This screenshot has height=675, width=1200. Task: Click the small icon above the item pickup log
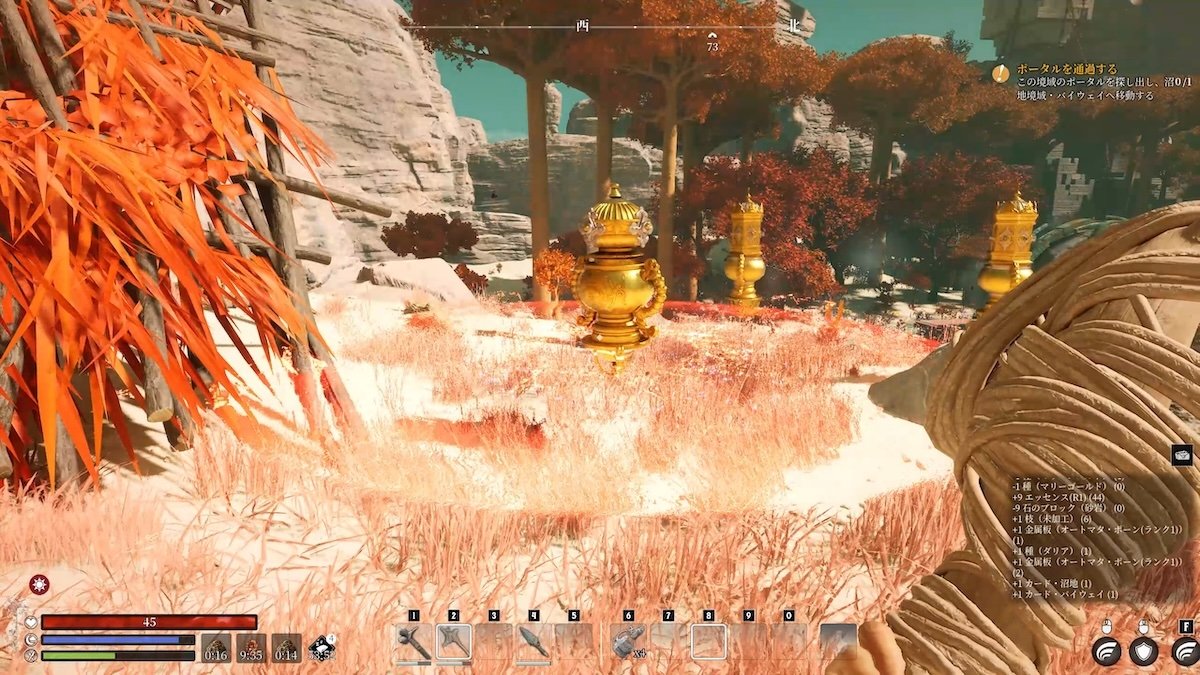coord(1182,455)
